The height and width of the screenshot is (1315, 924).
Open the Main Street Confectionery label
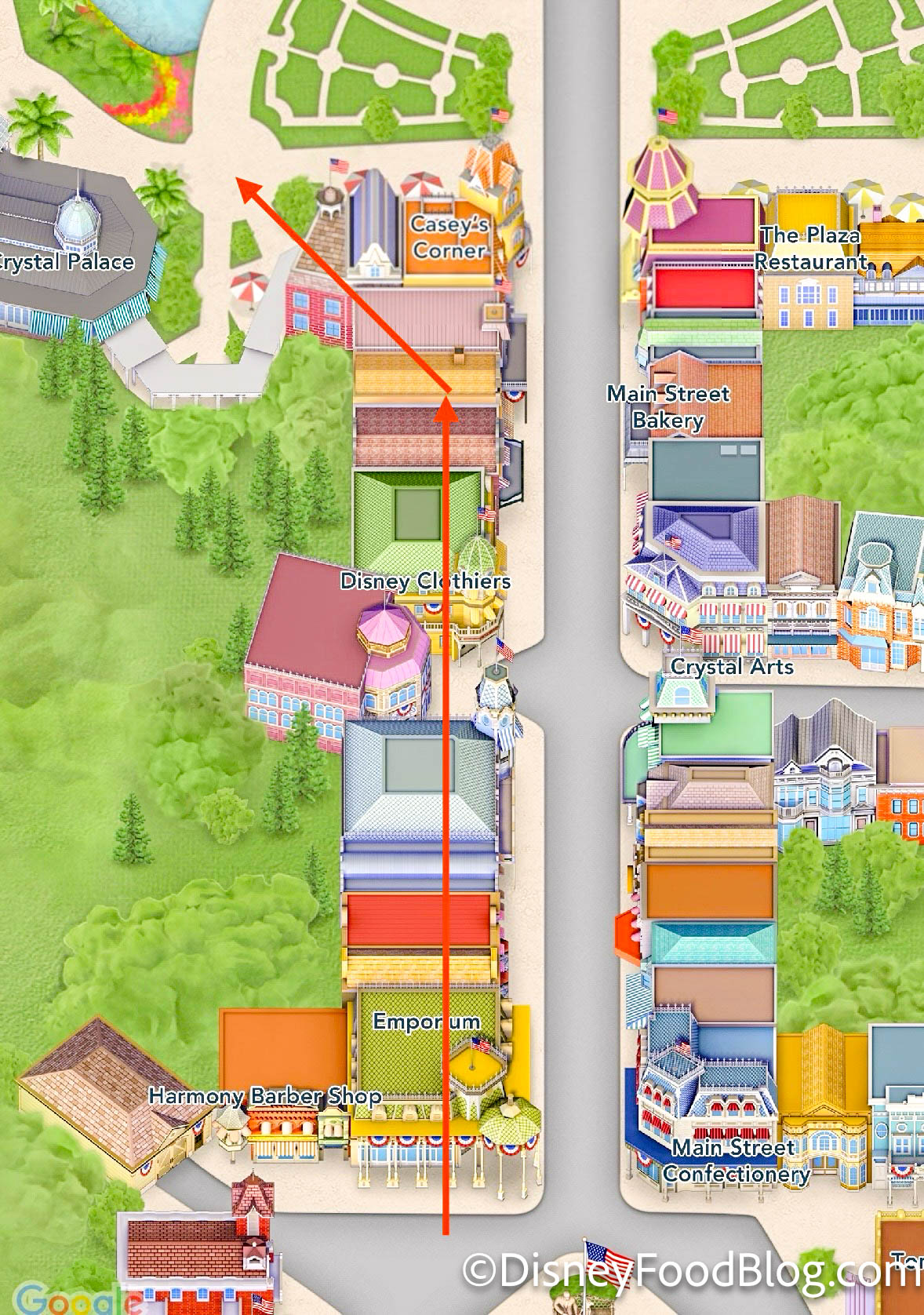(x=736, y=1160)
